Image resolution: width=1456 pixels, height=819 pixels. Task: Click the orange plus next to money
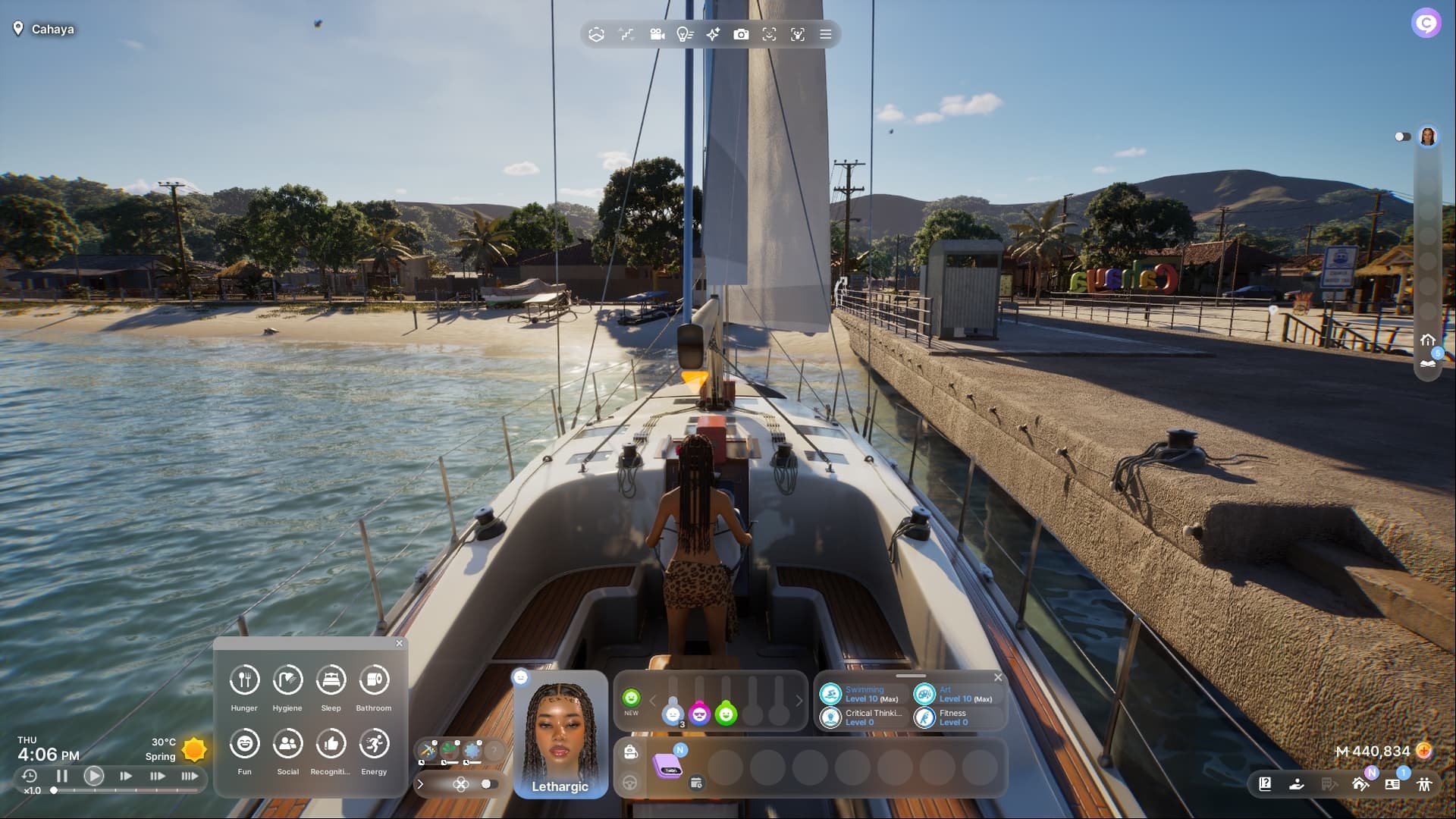pos(1424,751)
